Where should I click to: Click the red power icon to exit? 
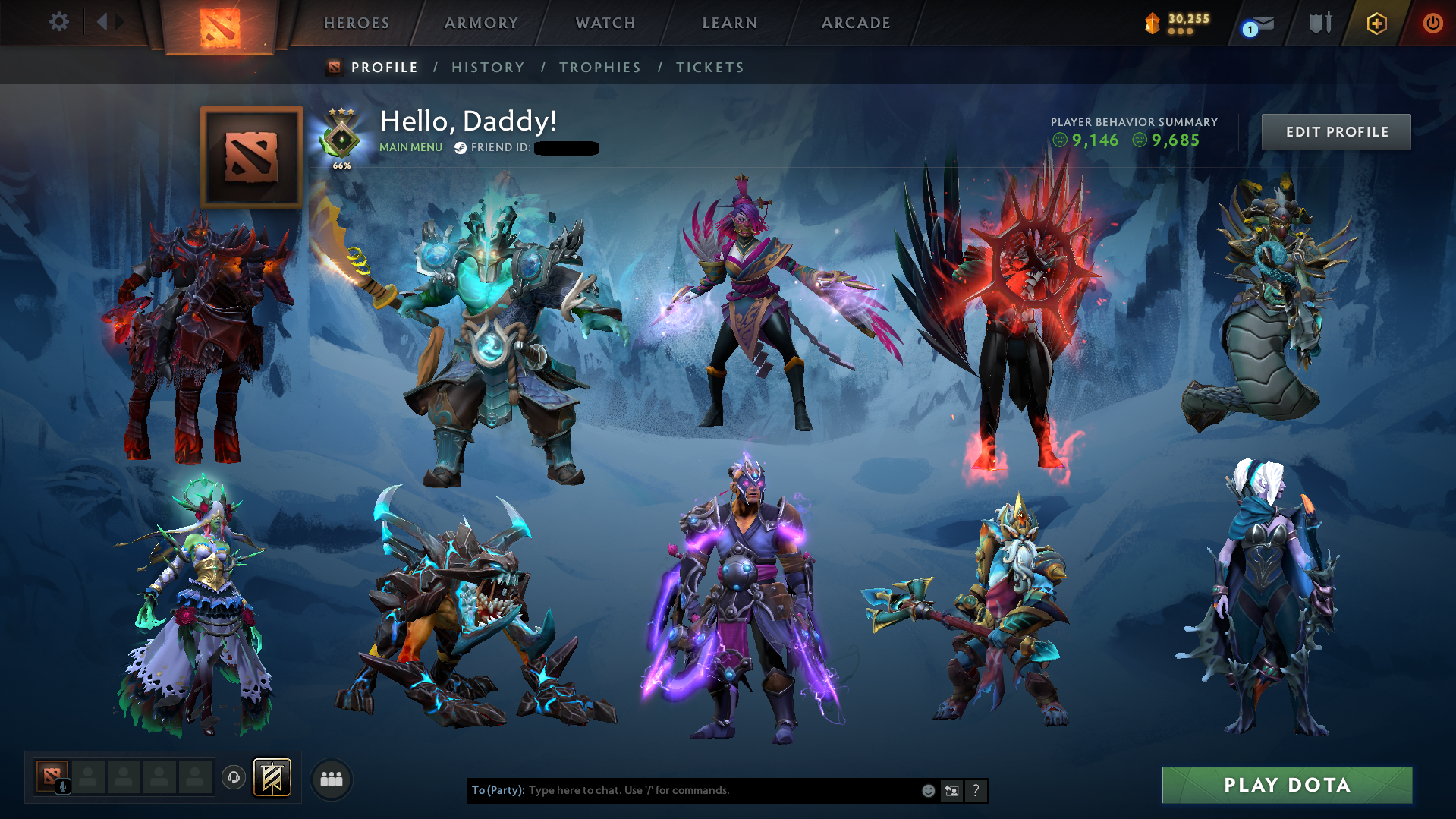(x=1432, y=23)
